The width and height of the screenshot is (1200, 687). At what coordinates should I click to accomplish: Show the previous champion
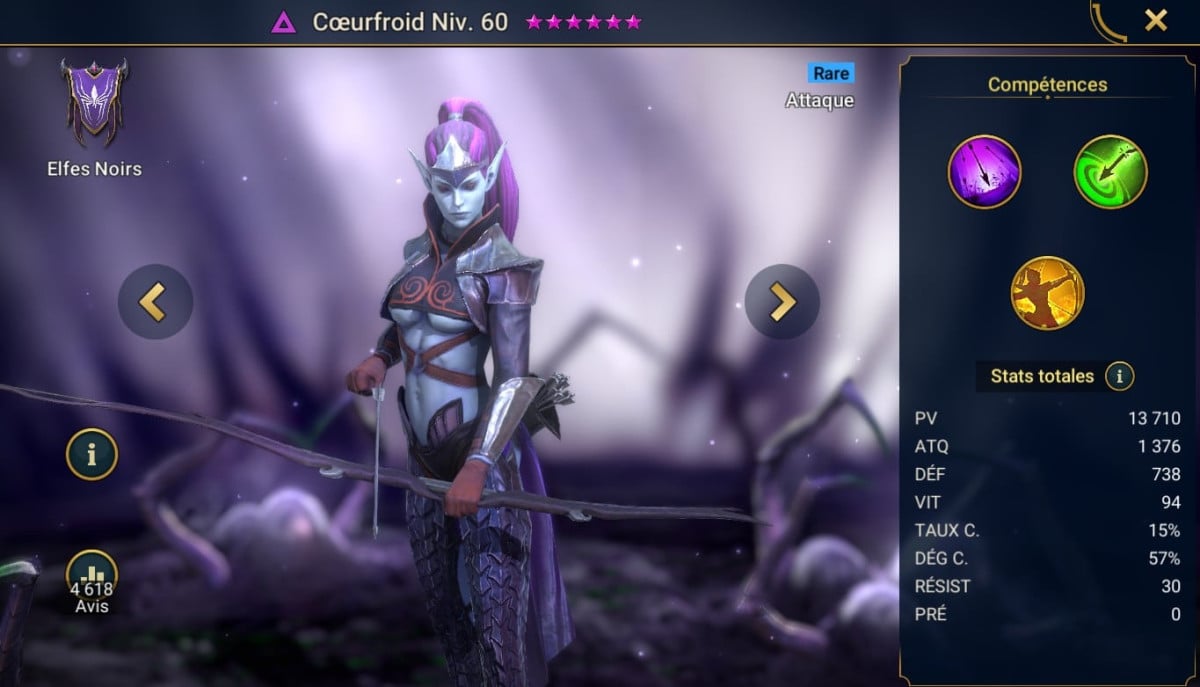coord(155,302)
